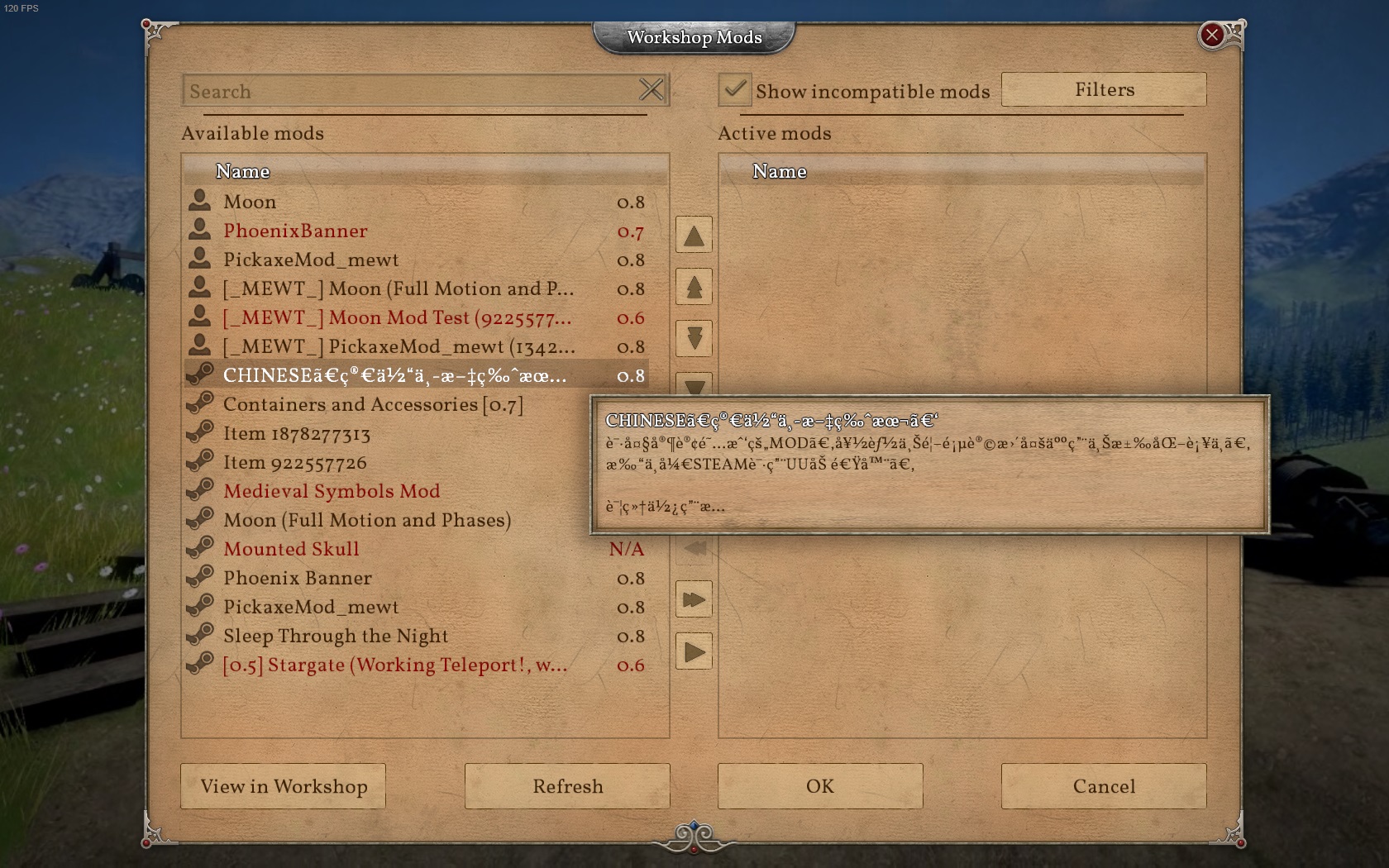Viewport: 1389px width, 868px height.
Task: Confirm with the OK button
Action: point(819,786)
